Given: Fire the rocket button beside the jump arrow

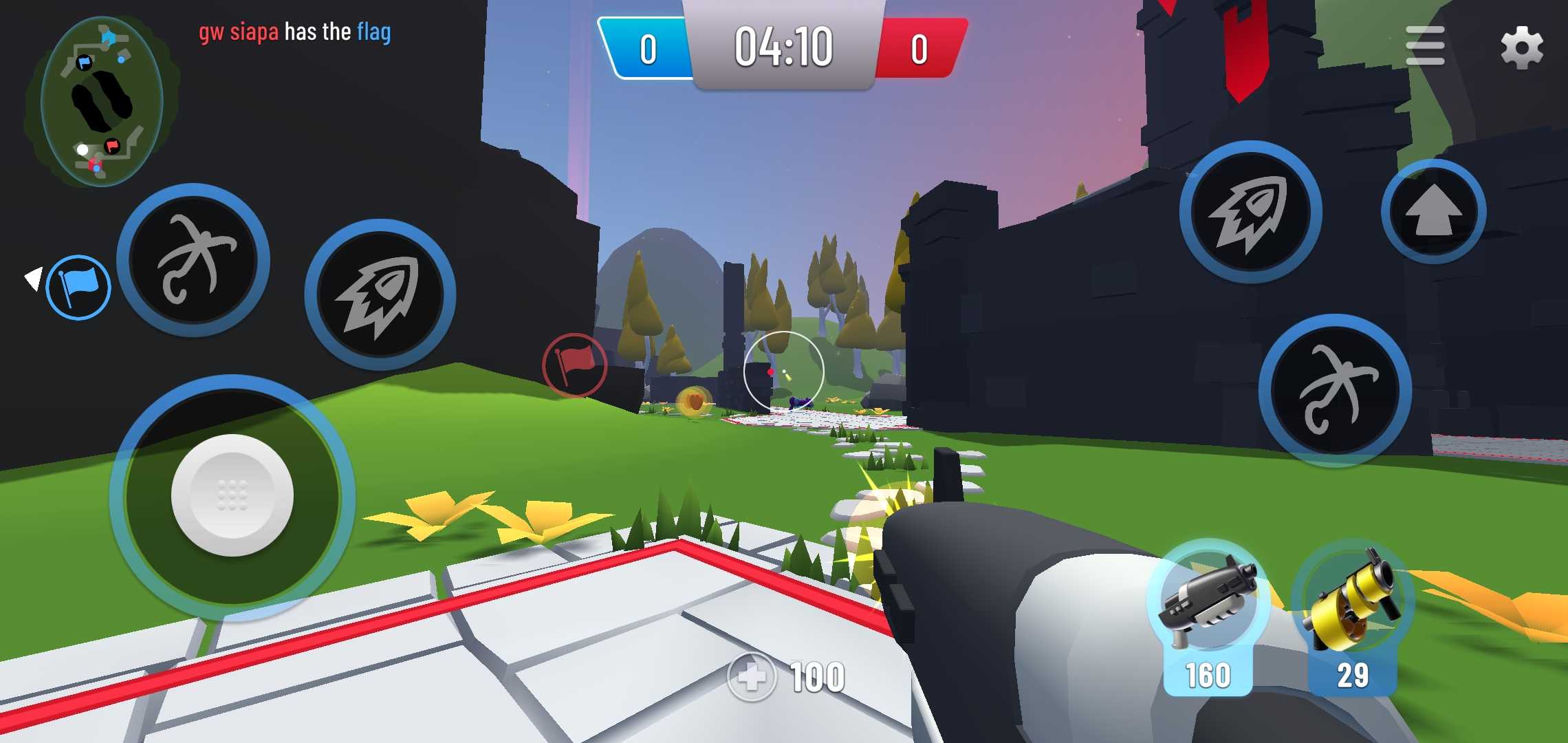Looking at the screenshot, I should [x=1250, y=212].
